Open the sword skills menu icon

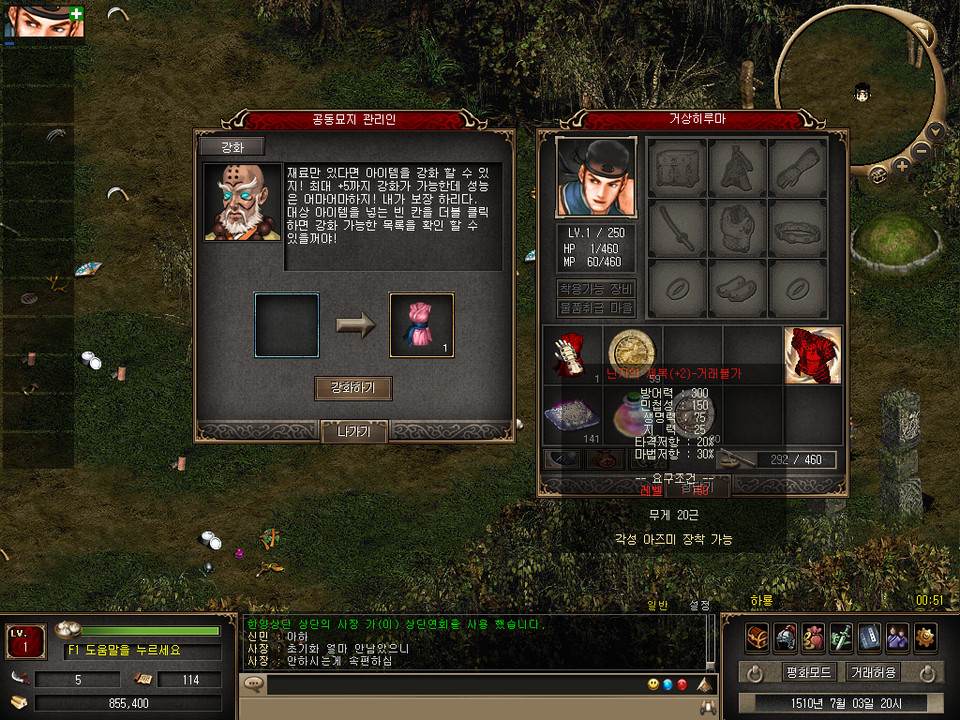pos(841,636)
